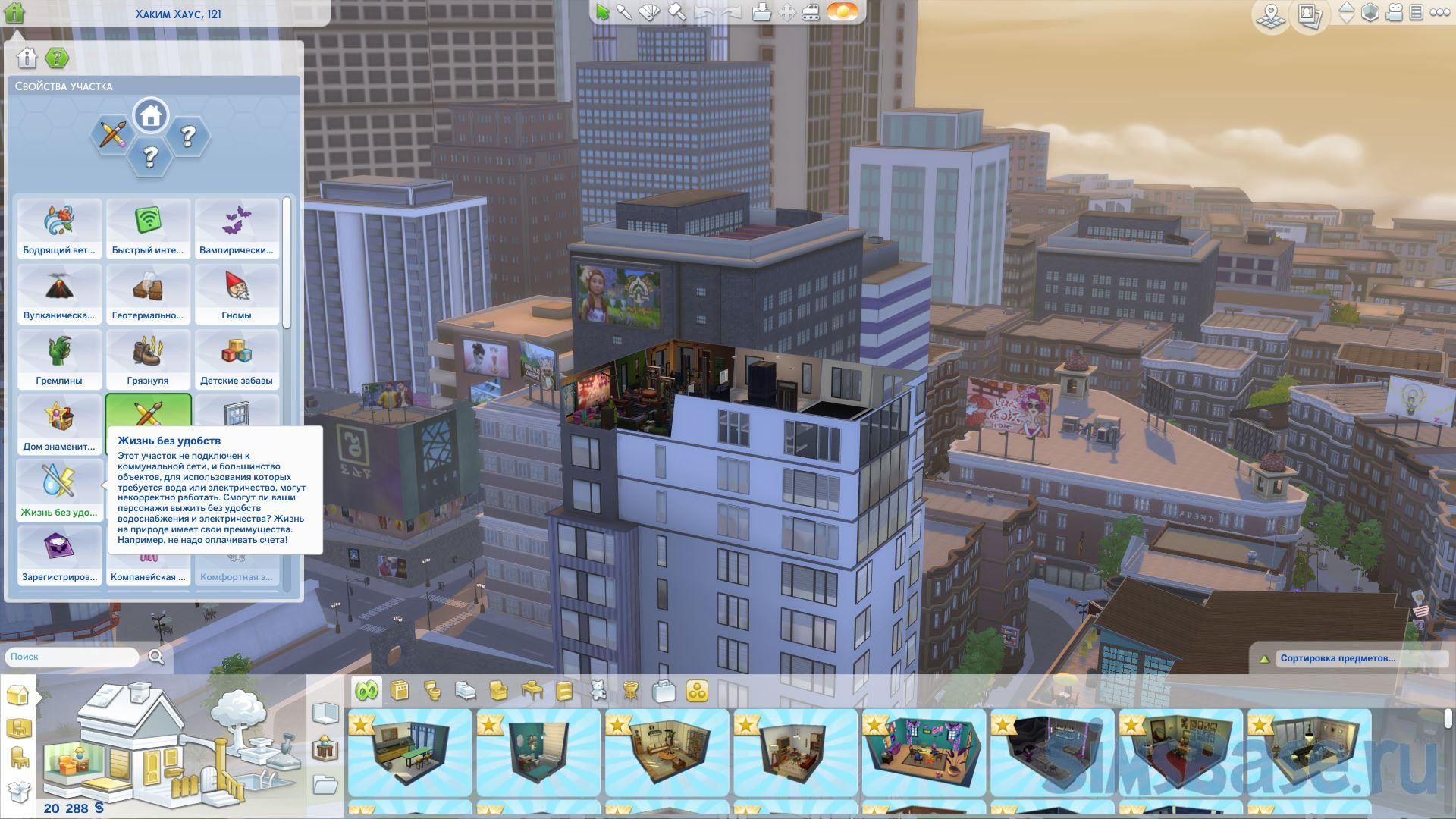Open the gallery photo button
The width and height of the screenshot is (1456, 819).
coord(1310,15)
